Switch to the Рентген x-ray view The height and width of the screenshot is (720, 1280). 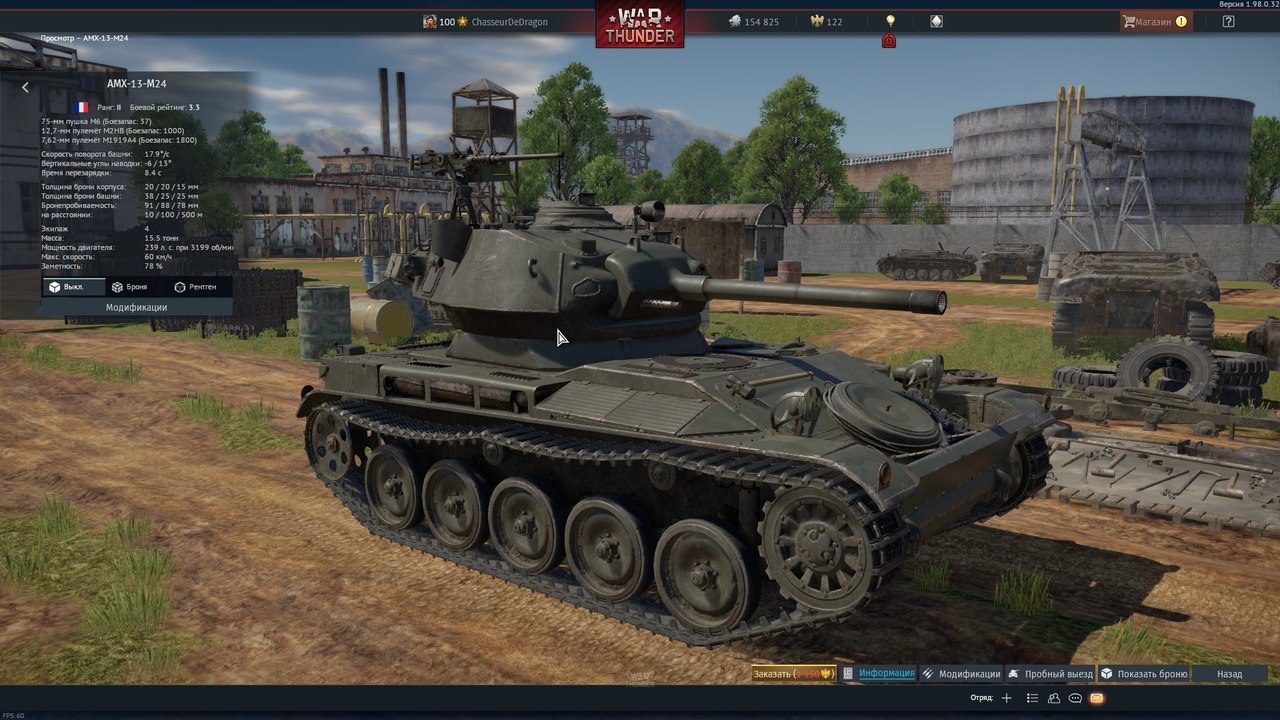194,287
